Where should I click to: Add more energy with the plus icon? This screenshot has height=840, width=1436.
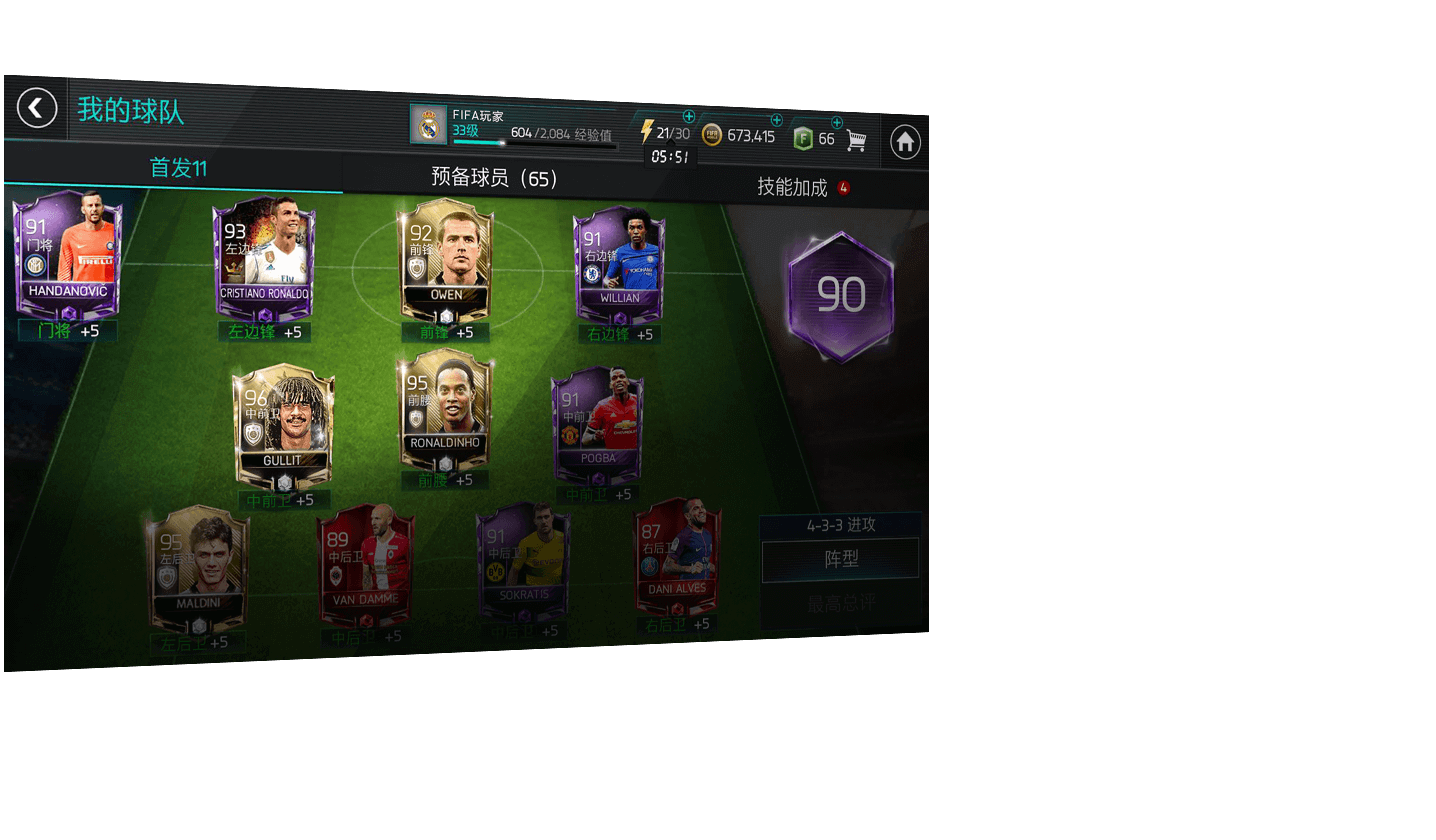(x=689, y=117)
